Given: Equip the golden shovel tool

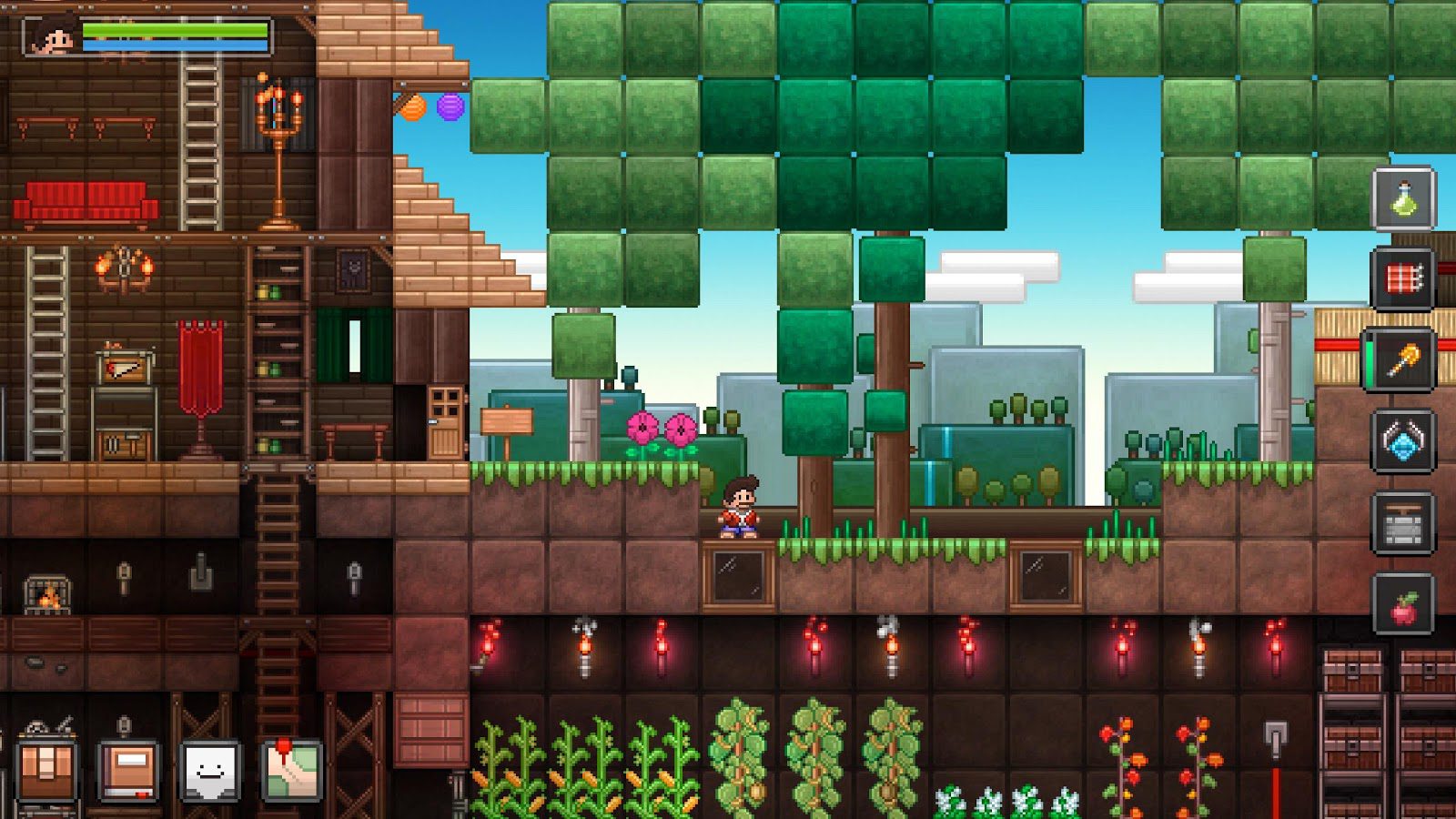Looking at the screenshot, I should [x=1403, y=360].
